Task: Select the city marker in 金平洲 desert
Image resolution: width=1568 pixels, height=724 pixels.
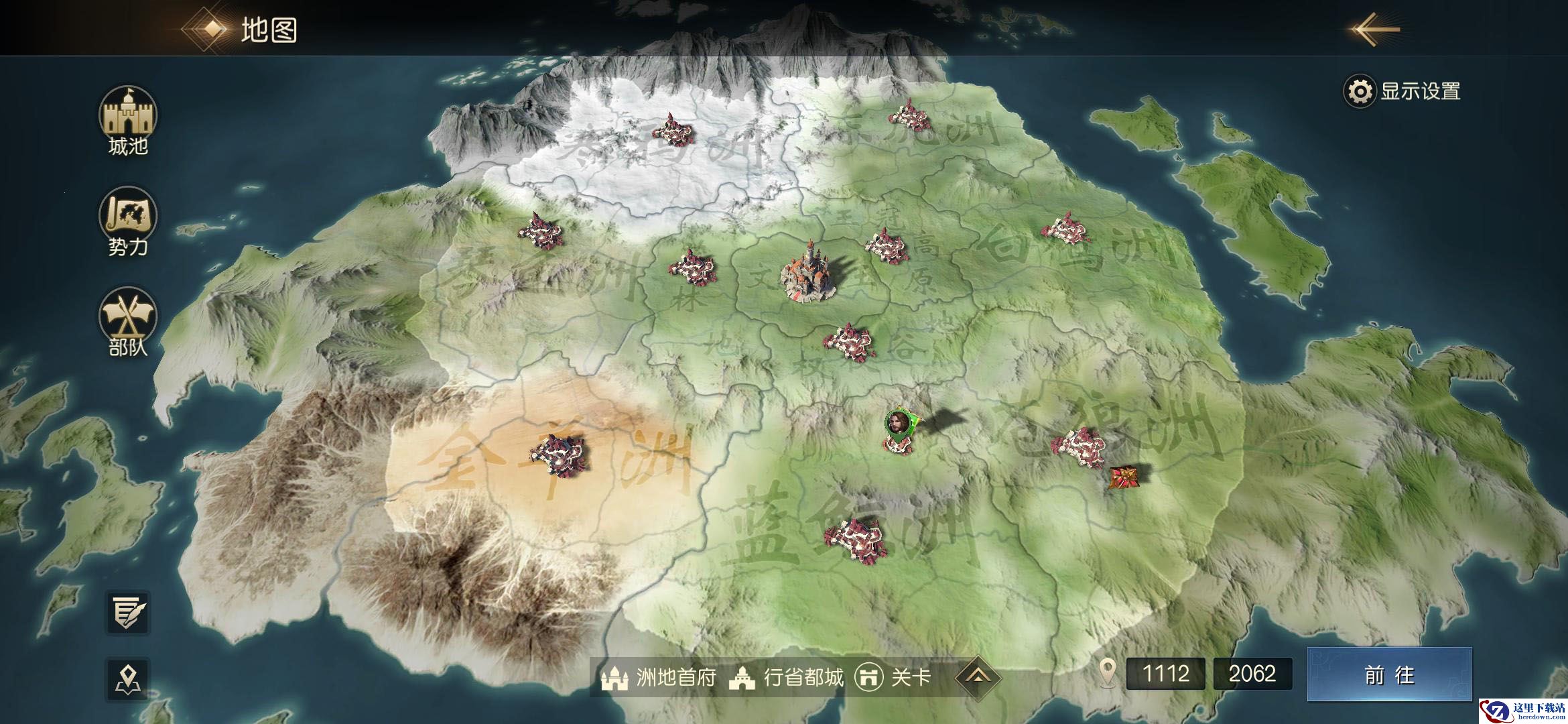Action: click(x=558, y=454)
